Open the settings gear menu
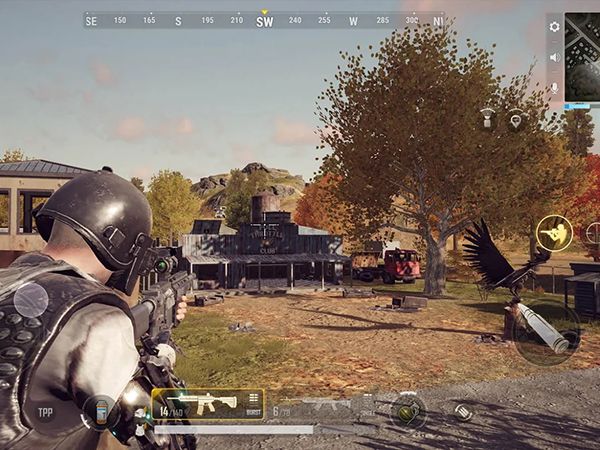The height and width of the screenshot is (450, 600). click(x=555, y=27)
